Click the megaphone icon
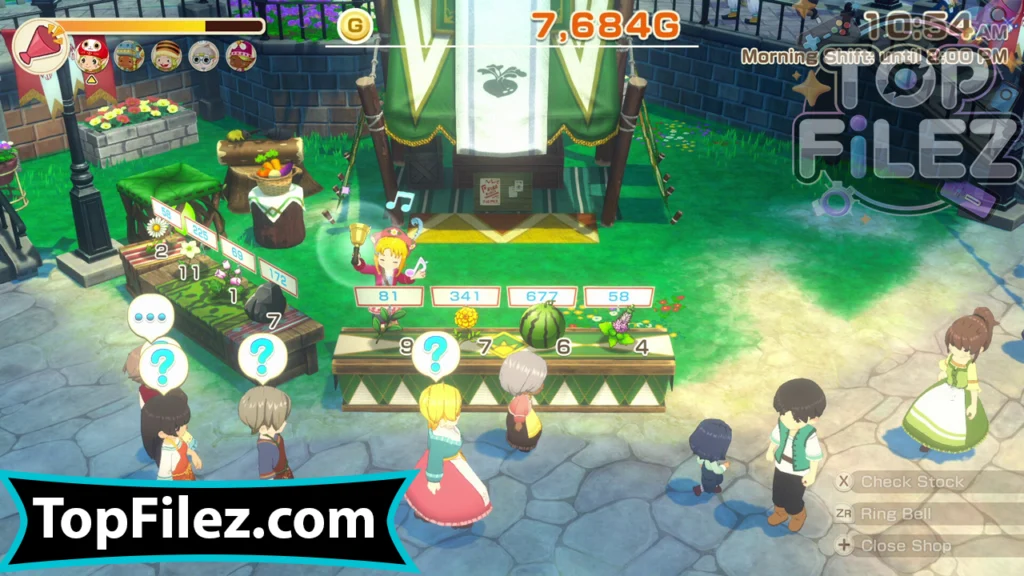The width and height of the screenshot is (1024, 576). coord(39,46)
